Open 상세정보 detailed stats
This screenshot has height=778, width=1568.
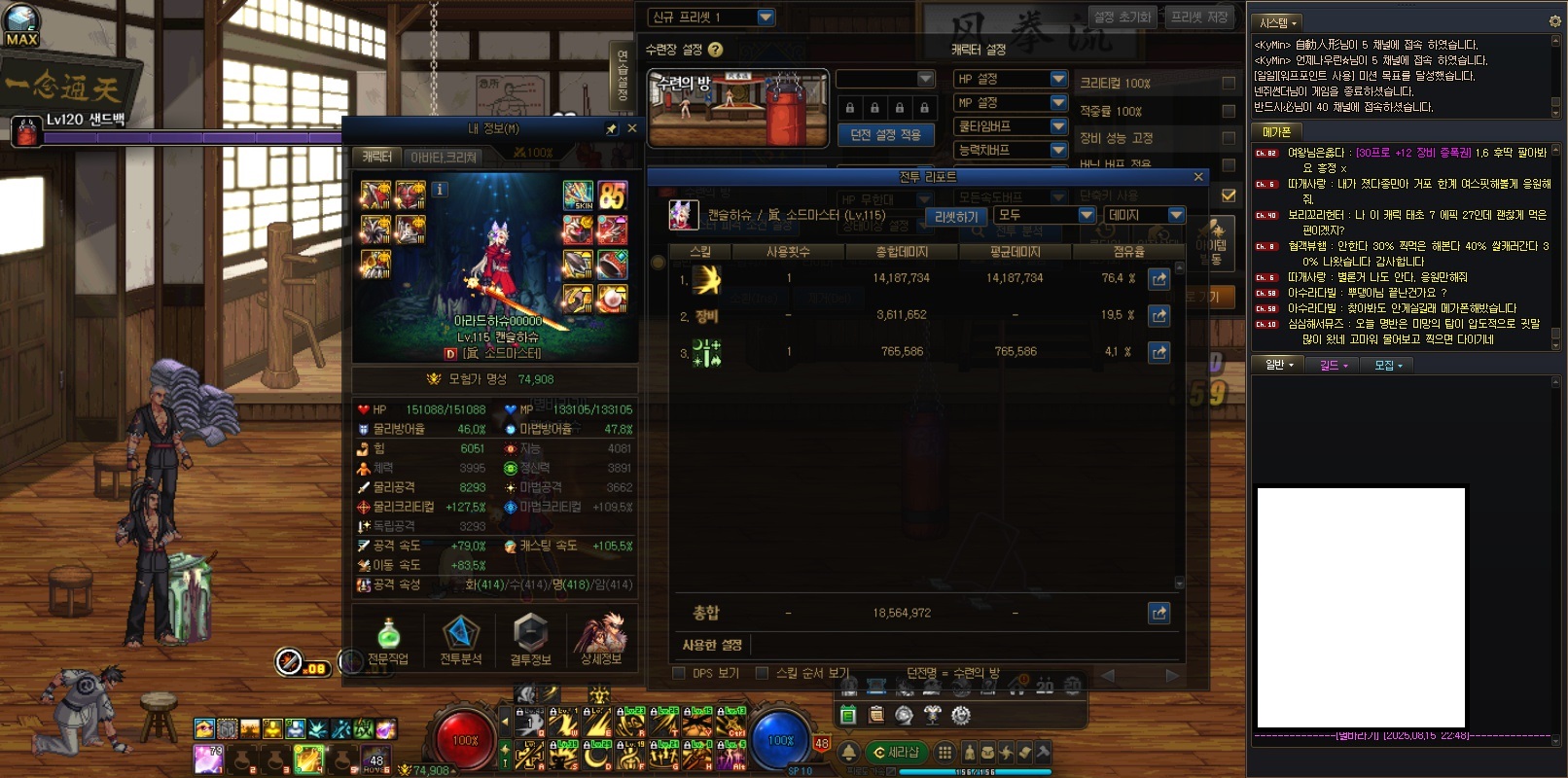[x=601, y=641]
